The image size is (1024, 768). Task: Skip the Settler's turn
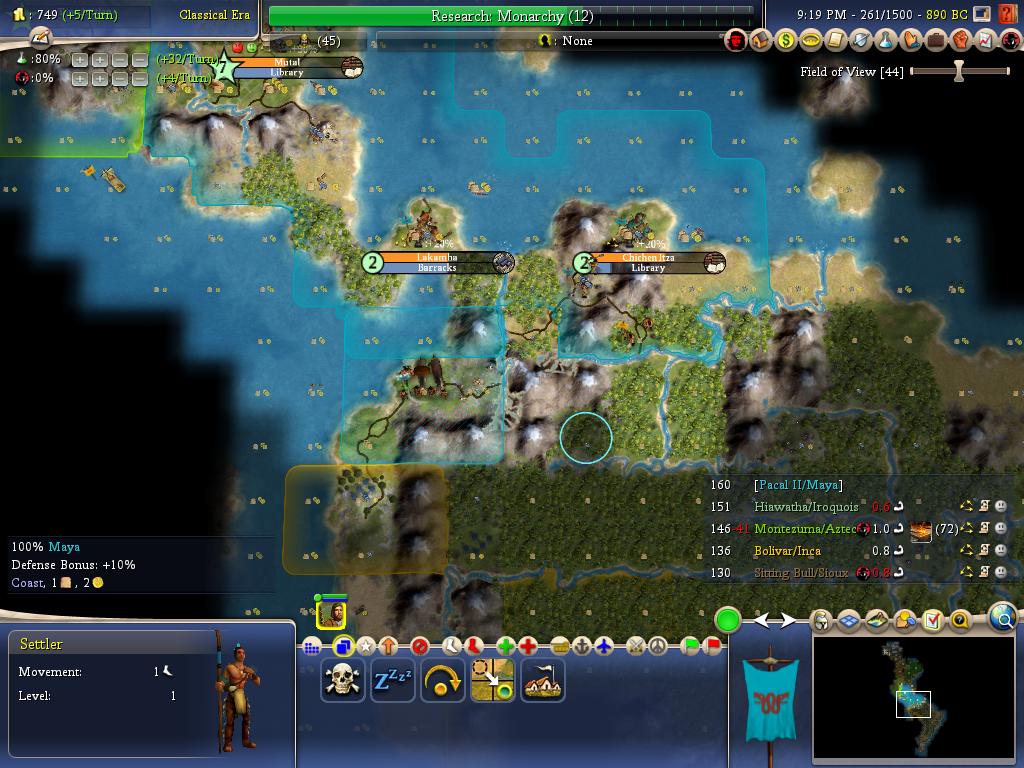tap(443, 681)
